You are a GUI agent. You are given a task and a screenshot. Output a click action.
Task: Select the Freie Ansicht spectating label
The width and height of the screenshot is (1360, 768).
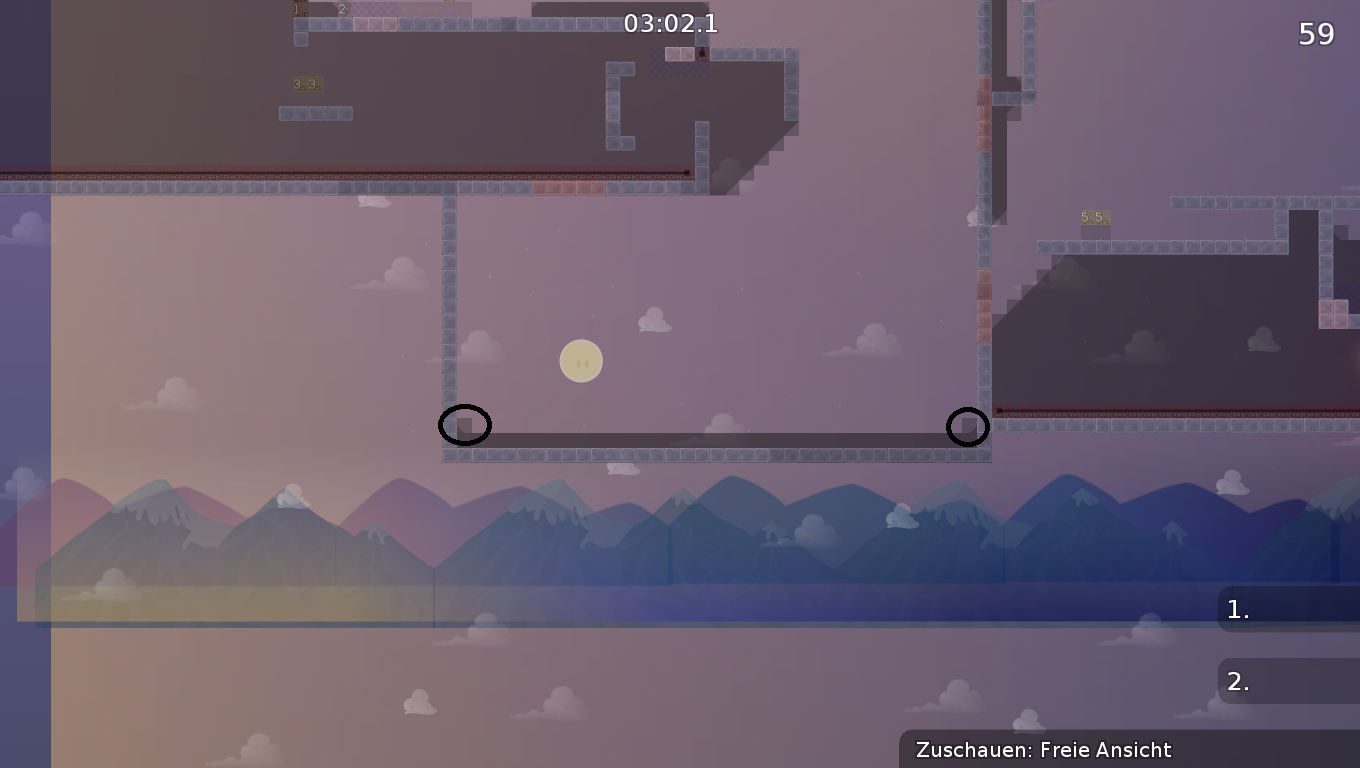tap(1103, 749)
